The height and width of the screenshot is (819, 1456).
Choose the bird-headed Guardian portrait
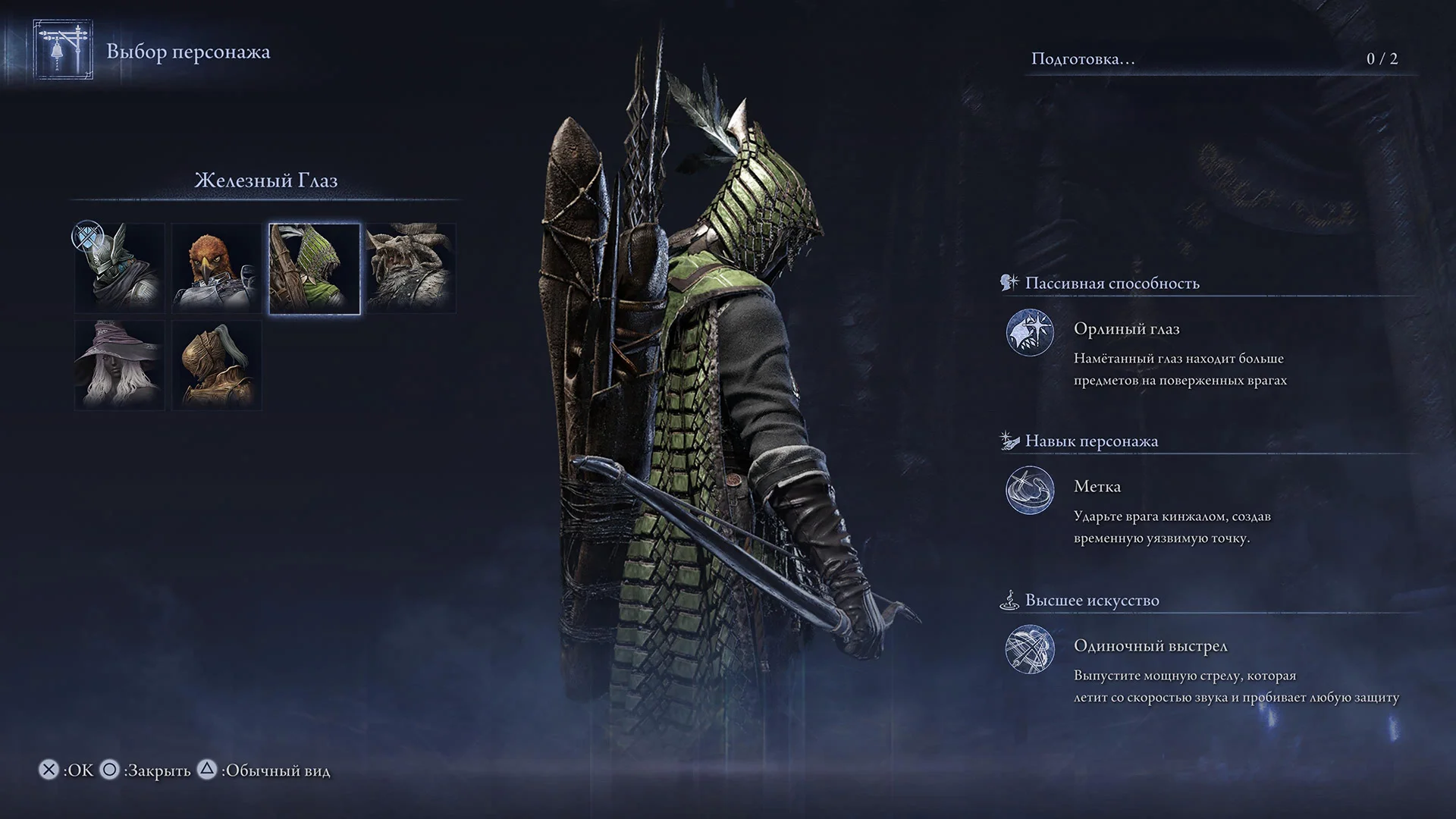click(x=217, y=268)
